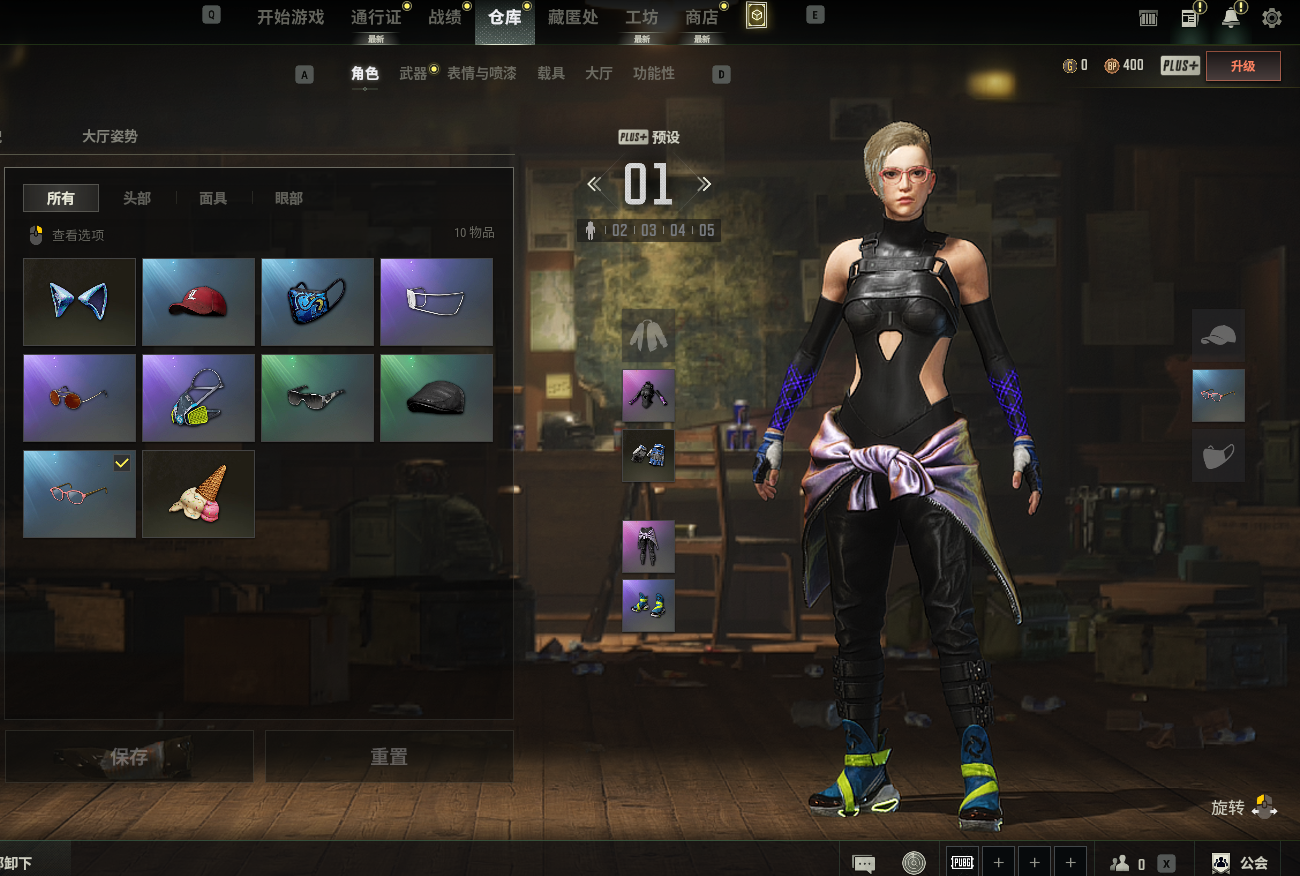The width and height of the screenshot is (1300, 876).
Task: Show only 面具 mask items
Action: pyautogui.click(x=213, y=198)
